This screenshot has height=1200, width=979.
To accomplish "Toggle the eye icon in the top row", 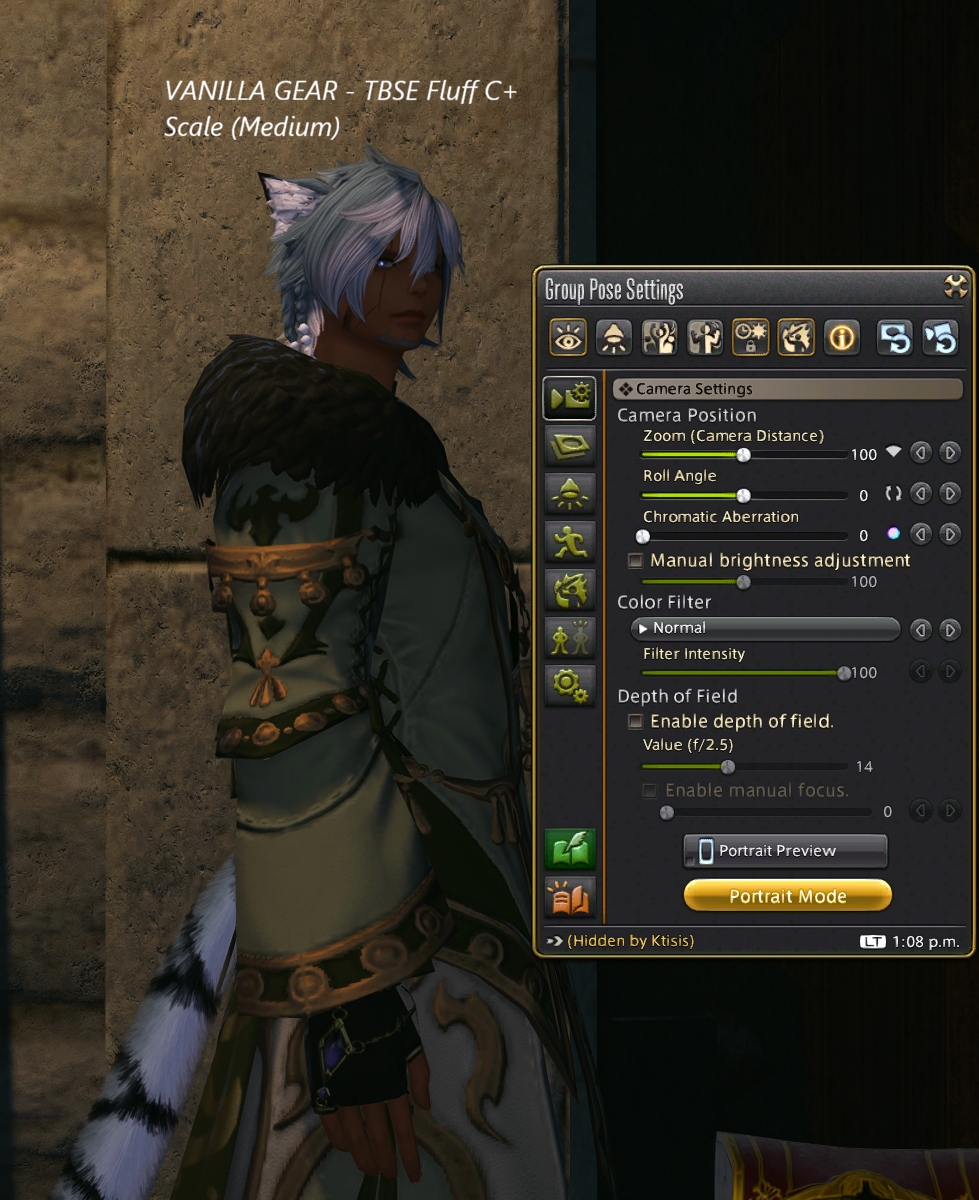I will (x=568, y=338).
